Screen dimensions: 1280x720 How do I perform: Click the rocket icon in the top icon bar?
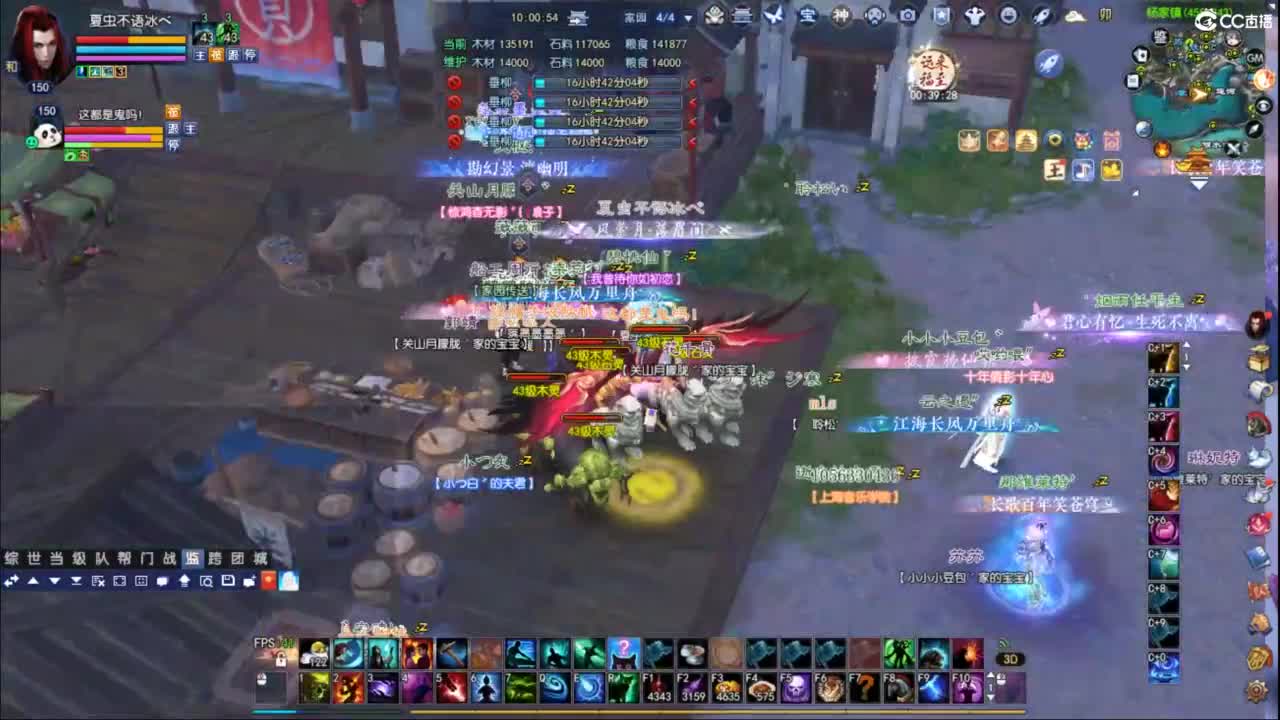tap(1043, 15)
